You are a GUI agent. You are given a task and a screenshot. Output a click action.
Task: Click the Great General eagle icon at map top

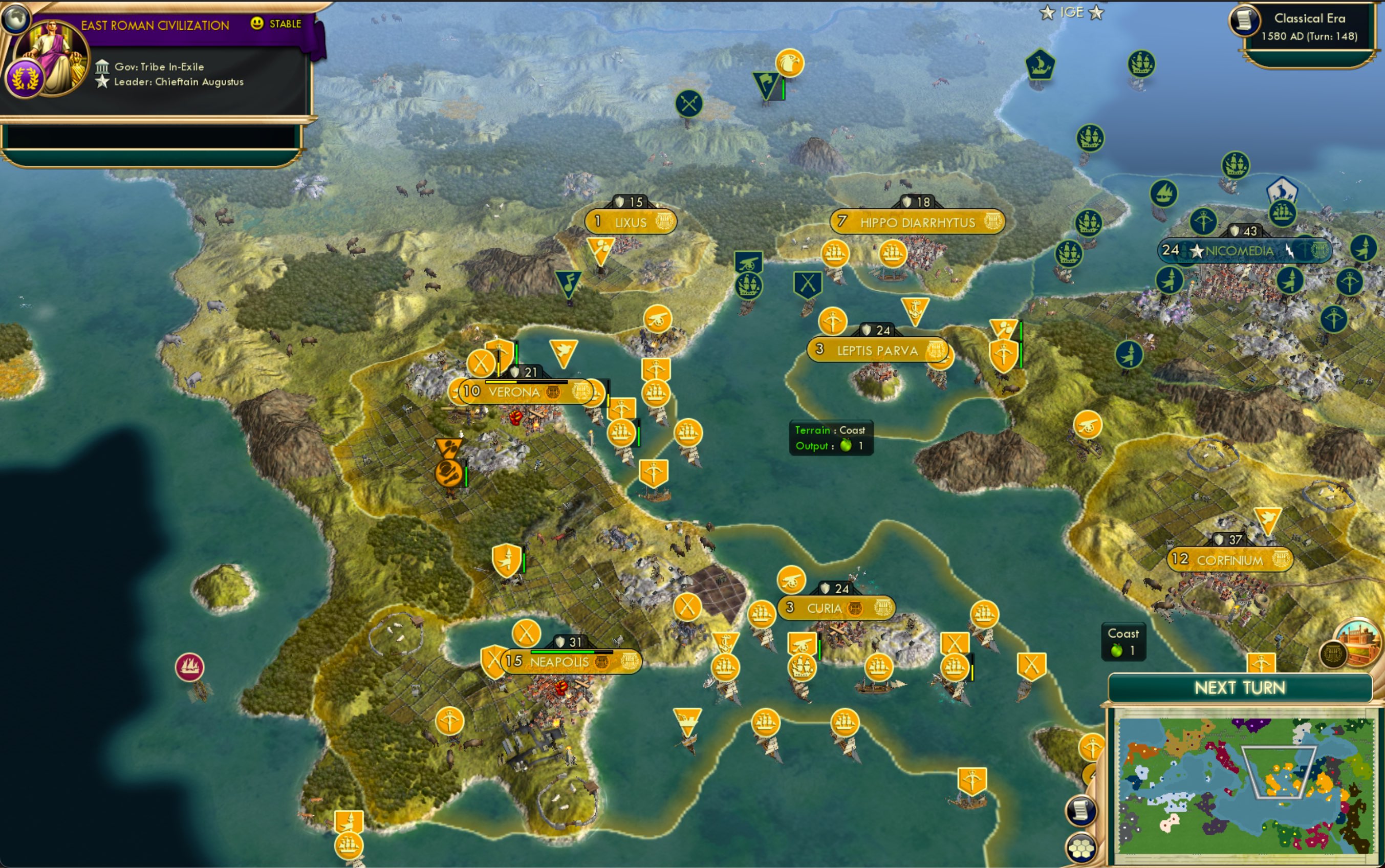pos(790,63)
